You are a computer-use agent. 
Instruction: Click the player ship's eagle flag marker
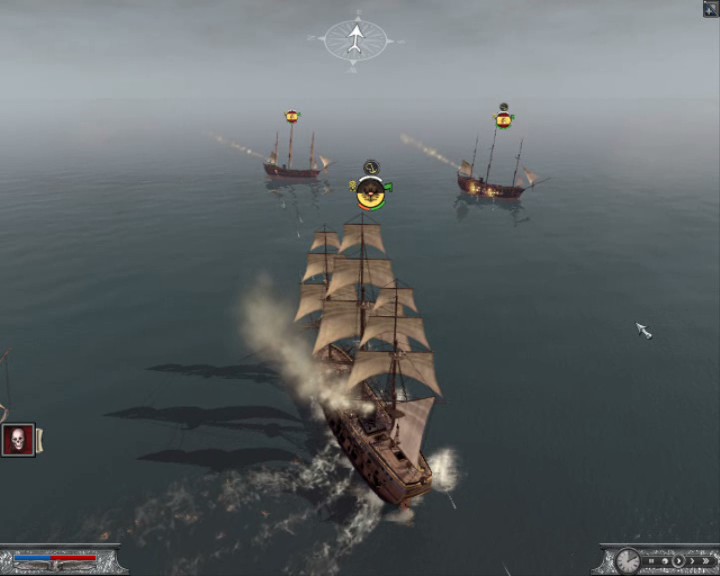tap(371, 191)
